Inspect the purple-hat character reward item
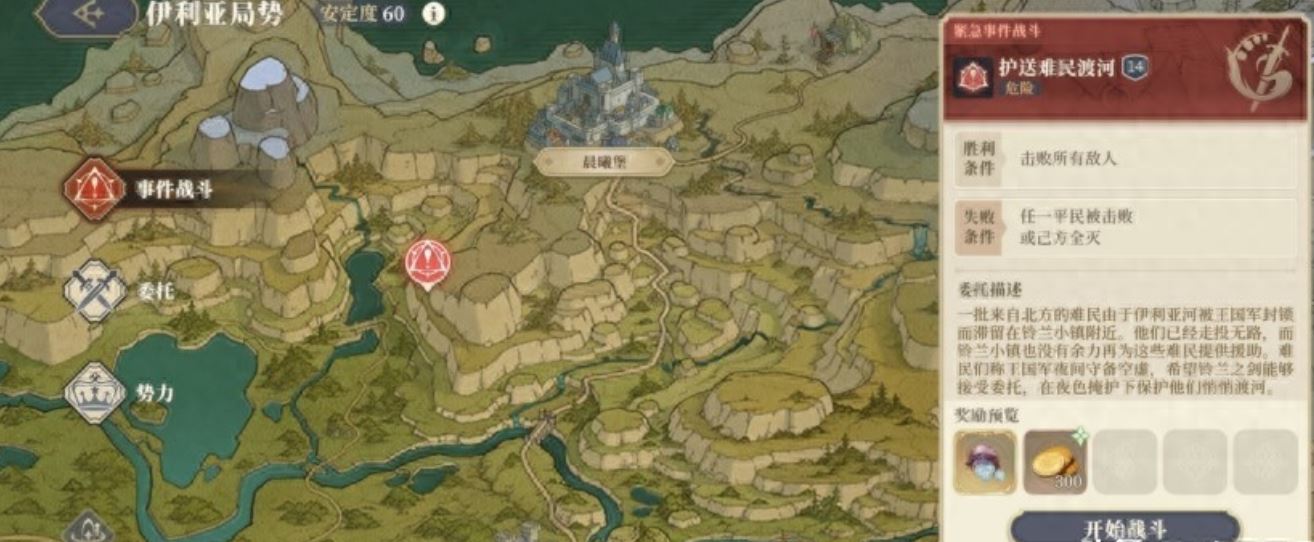 pos(985,462)
